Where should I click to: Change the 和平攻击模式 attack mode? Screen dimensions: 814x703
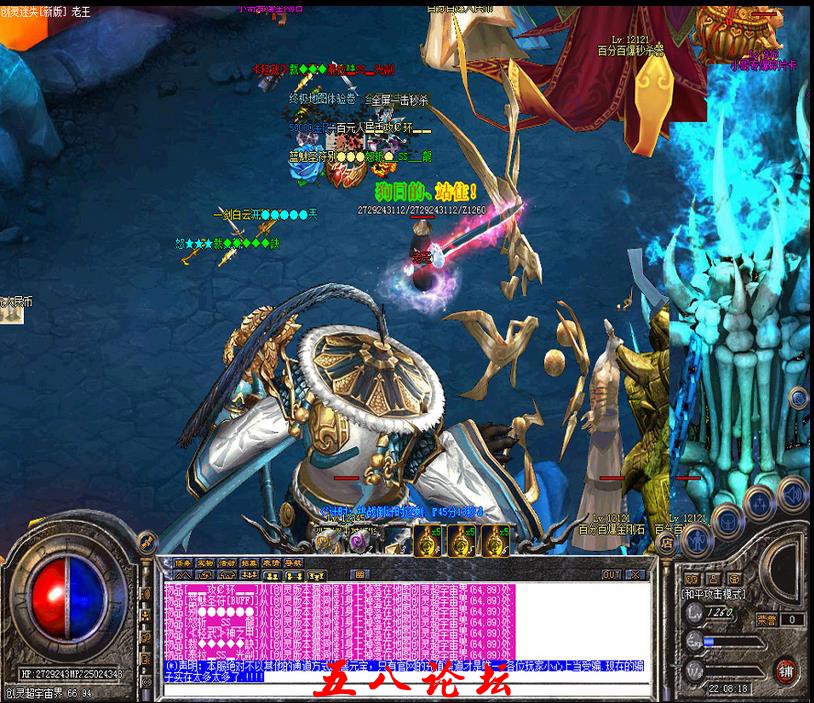click(715, 593)
